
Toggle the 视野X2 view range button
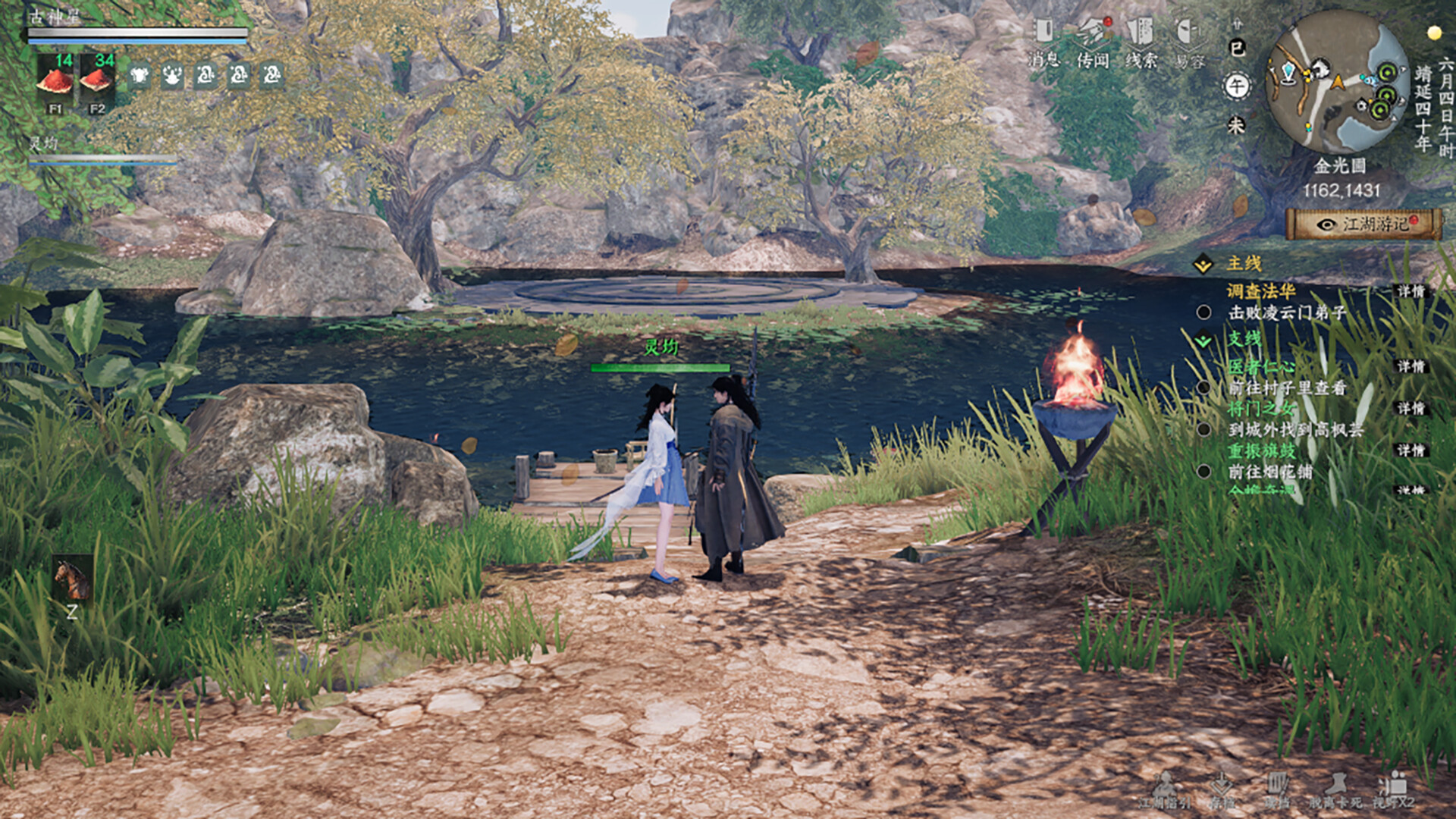[1394, 790]
